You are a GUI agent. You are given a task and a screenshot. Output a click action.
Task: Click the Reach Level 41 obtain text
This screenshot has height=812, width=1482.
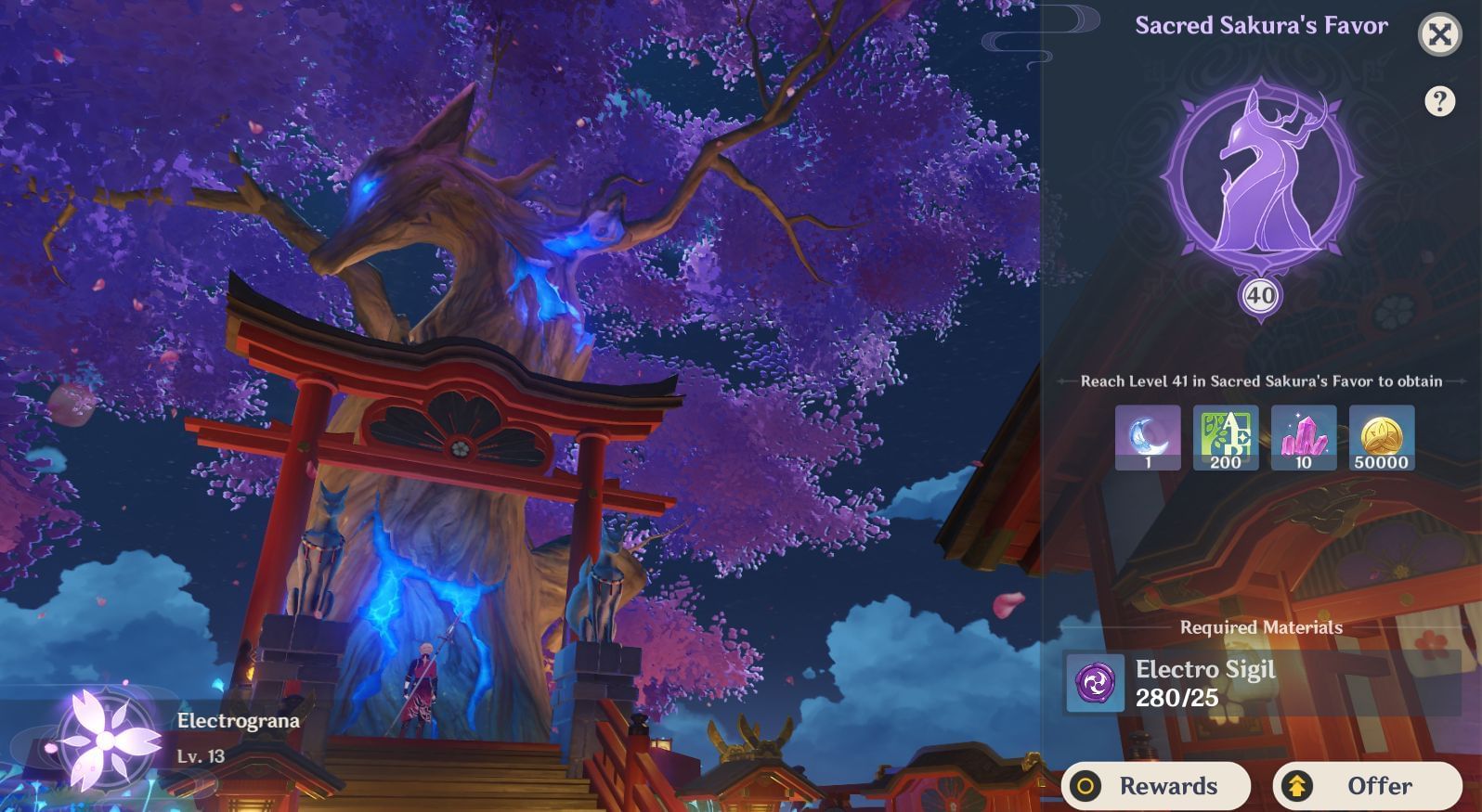(x=1260, y=380)
